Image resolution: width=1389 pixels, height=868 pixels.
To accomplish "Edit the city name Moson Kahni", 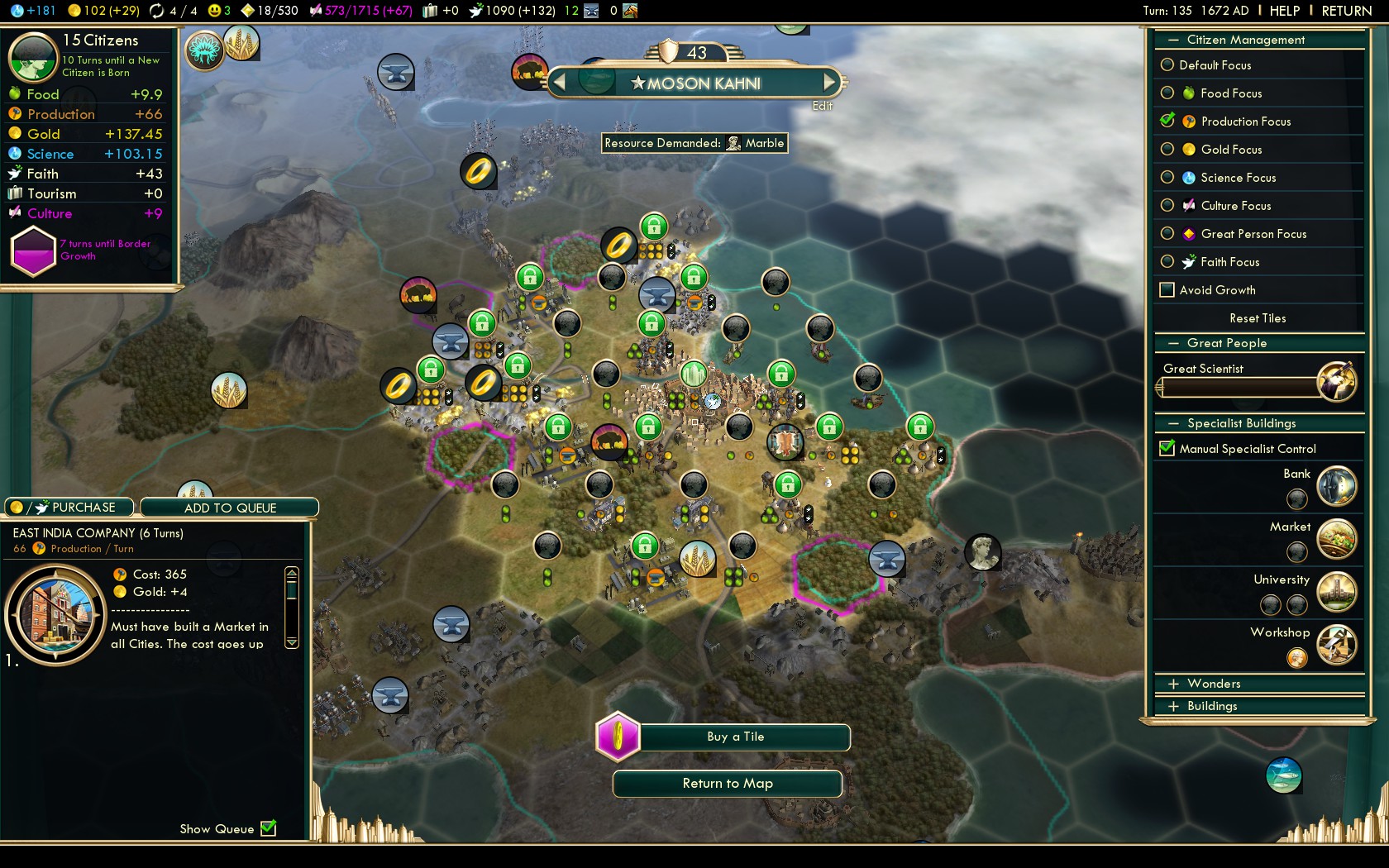I will pyautogui.click(x=822, y=106).
